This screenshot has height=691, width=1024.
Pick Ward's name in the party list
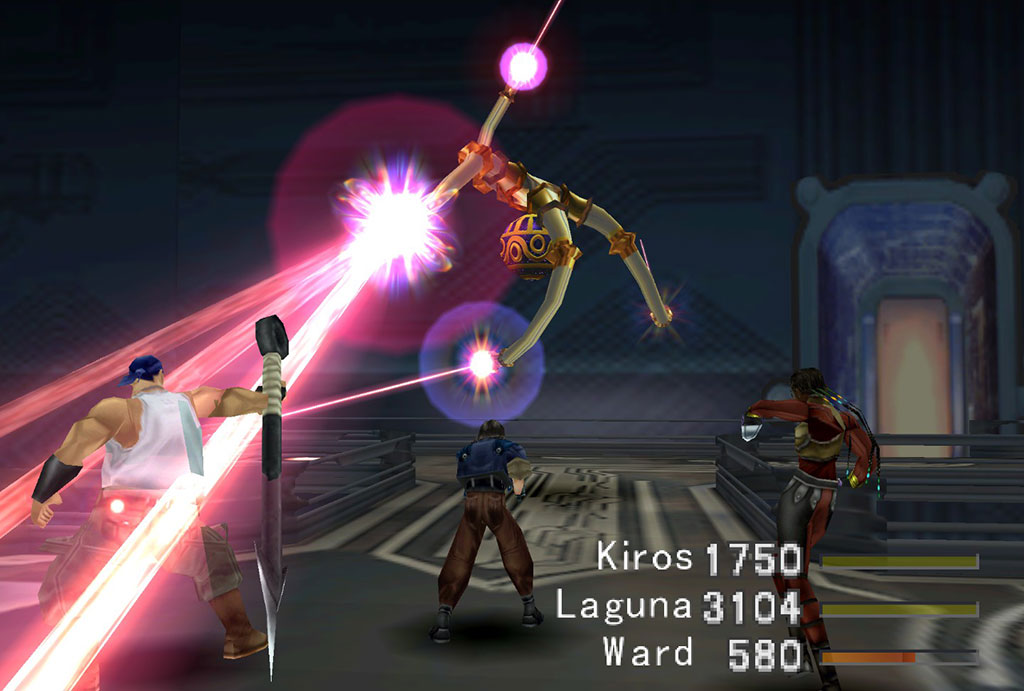[x=647, y=652]
